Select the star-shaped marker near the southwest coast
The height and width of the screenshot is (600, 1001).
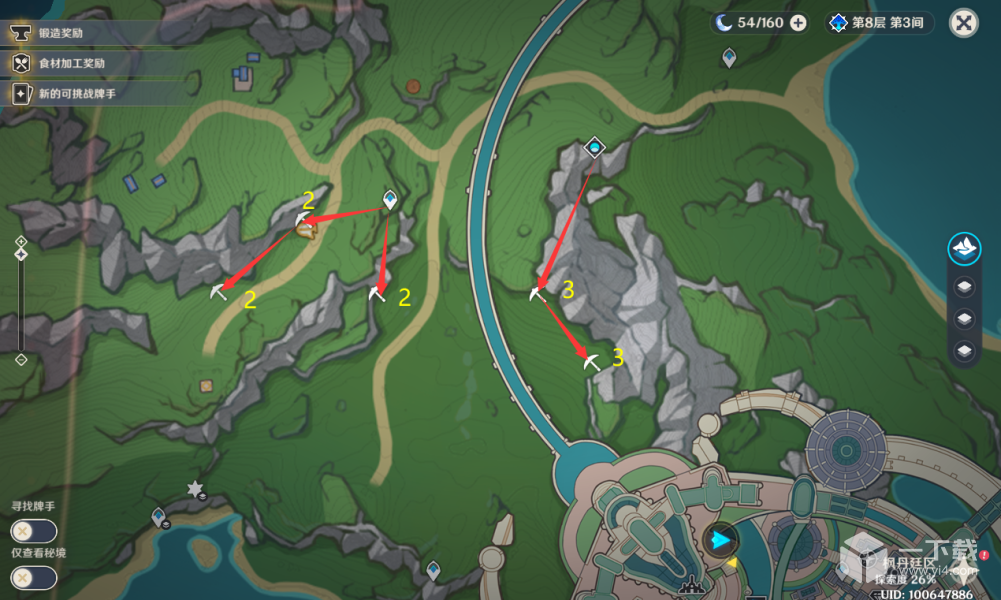[x=195, y=489]
